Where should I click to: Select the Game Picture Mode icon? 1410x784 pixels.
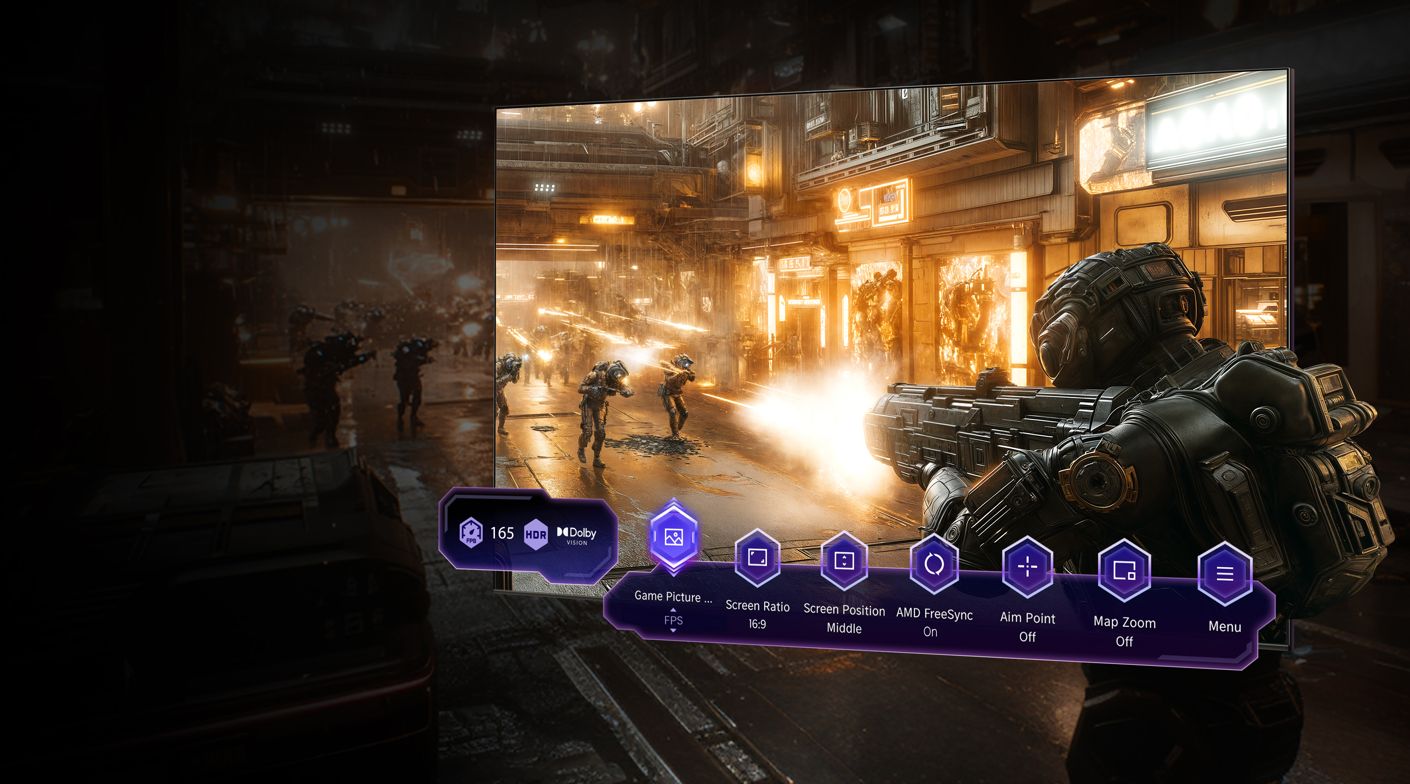coord(674,537)
